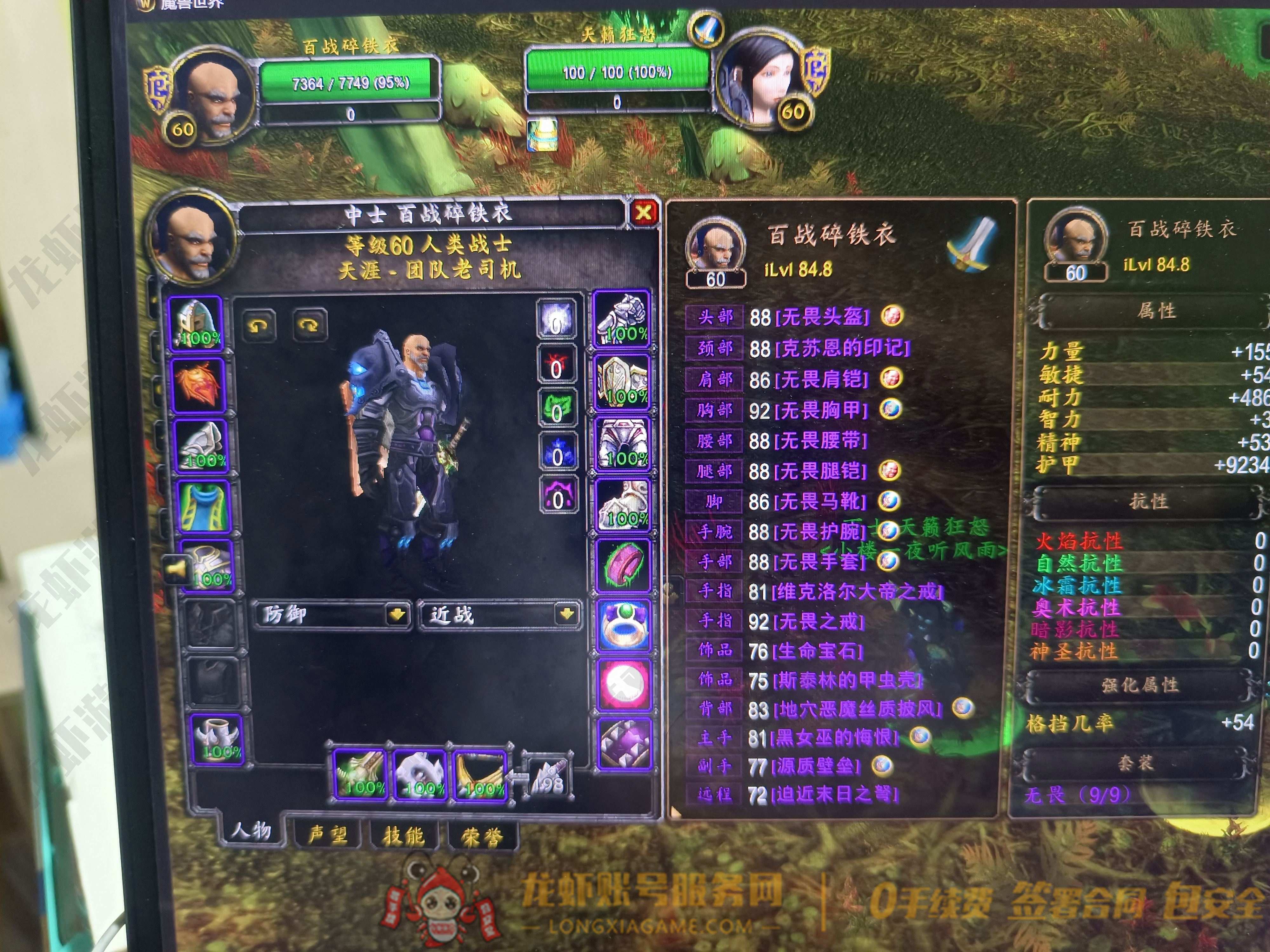The width and height of the screenshot is (1270, 952).
Task: Select the 人物 character tab
Action: (x=251, y=830)
